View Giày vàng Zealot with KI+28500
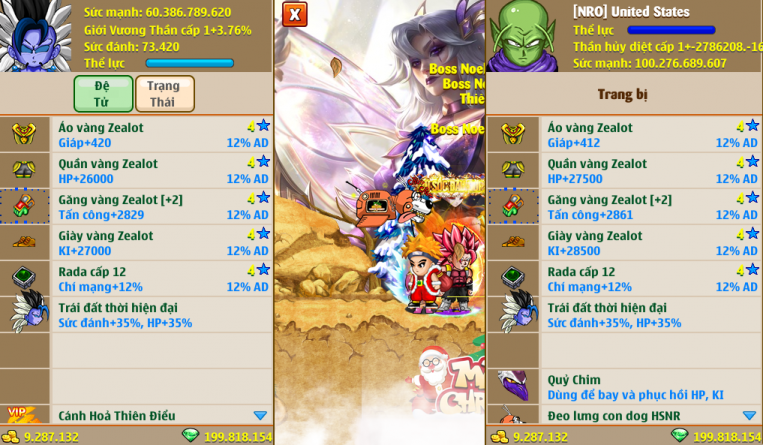The image size is (763, 445). point(650,243)
